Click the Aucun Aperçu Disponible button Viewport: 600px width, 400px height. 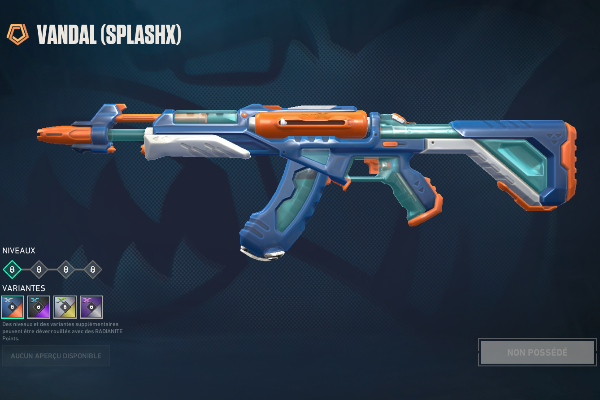point(56,355)
